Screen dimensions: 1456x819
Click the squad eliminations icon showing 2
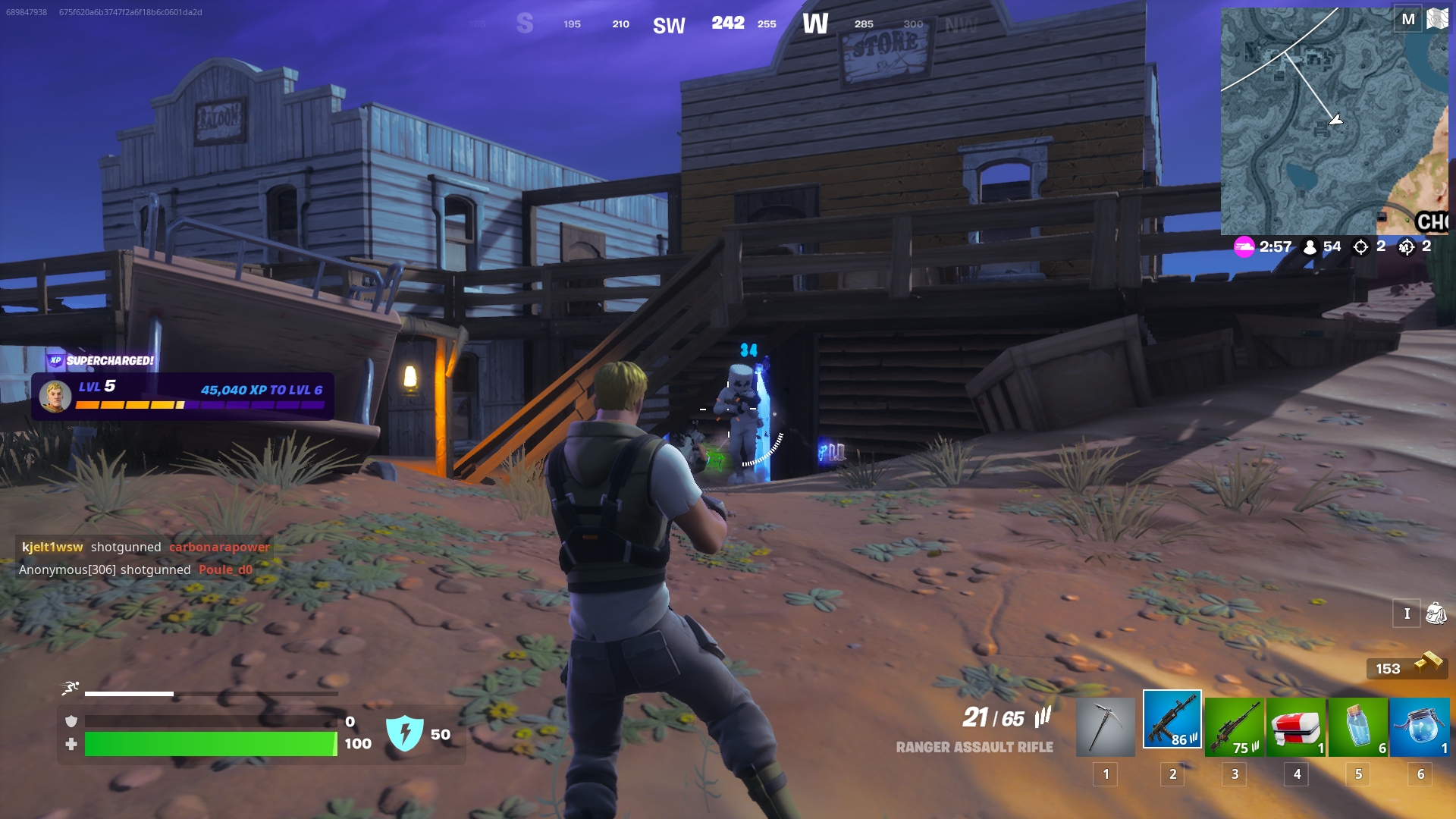[1408, 246]
